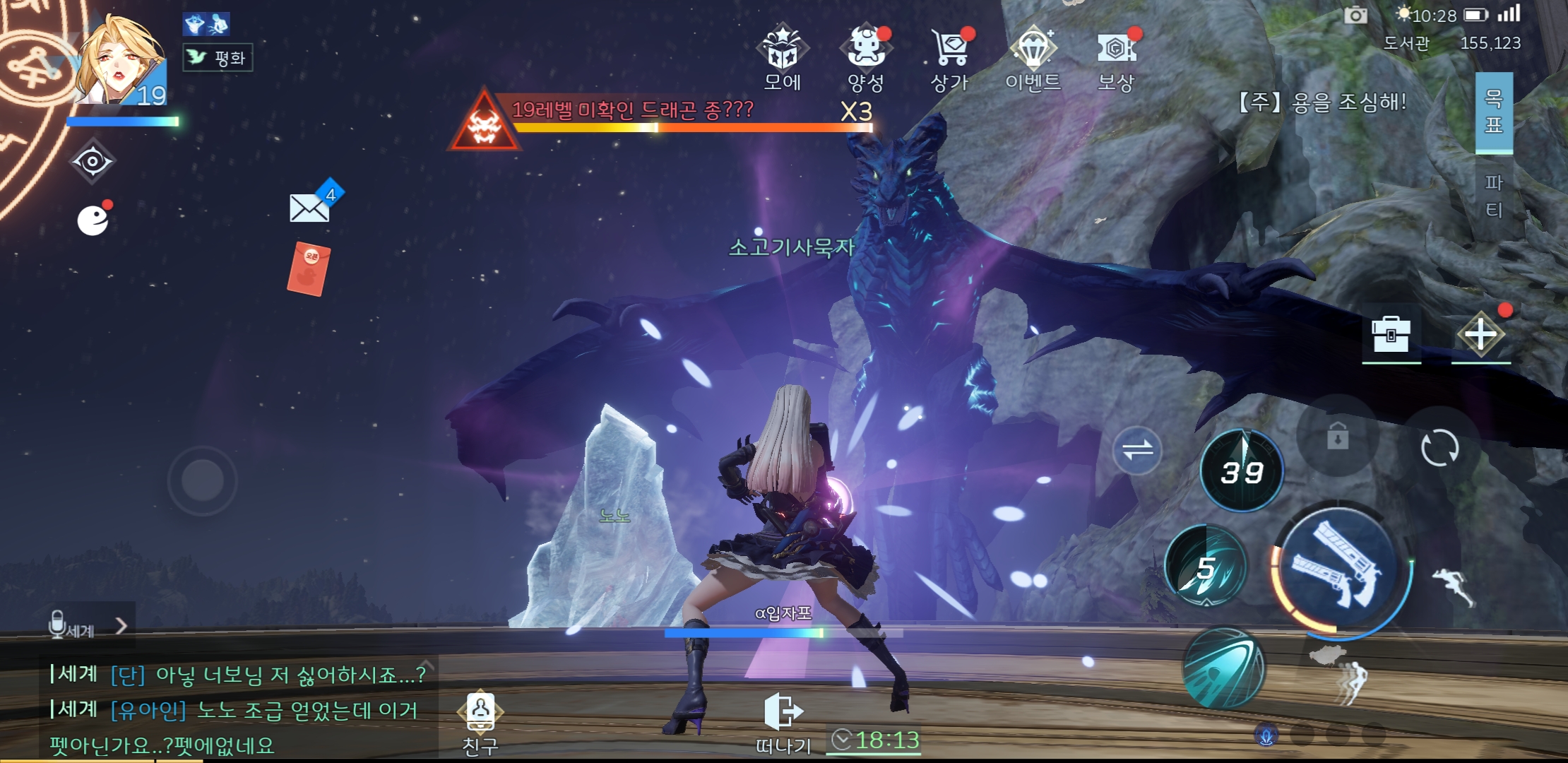Viewport: 1568px width, 763px height.
Task: Switch to the 파티 party tab
Action: pyautogui.click(x=1493, y=196)
